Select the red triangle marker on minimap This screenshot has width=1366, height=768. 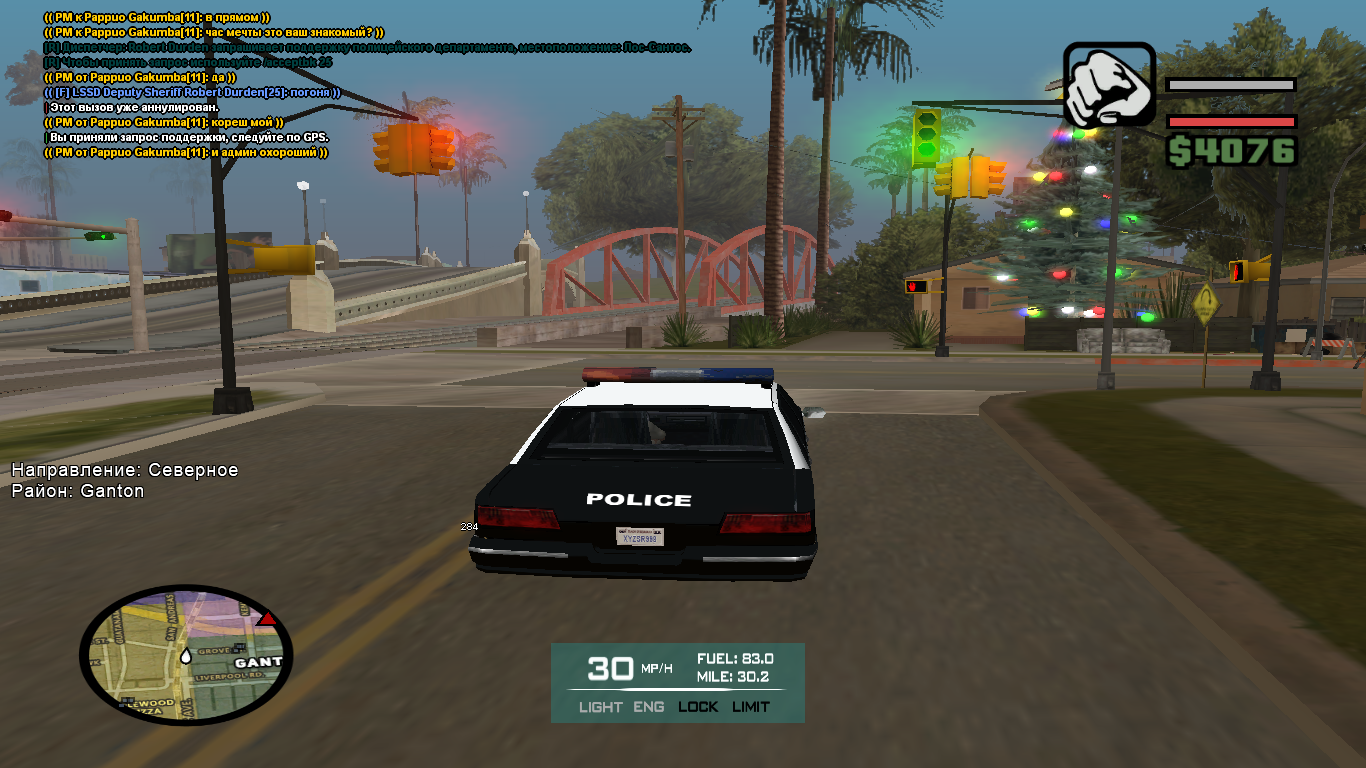tap(267, 619)
